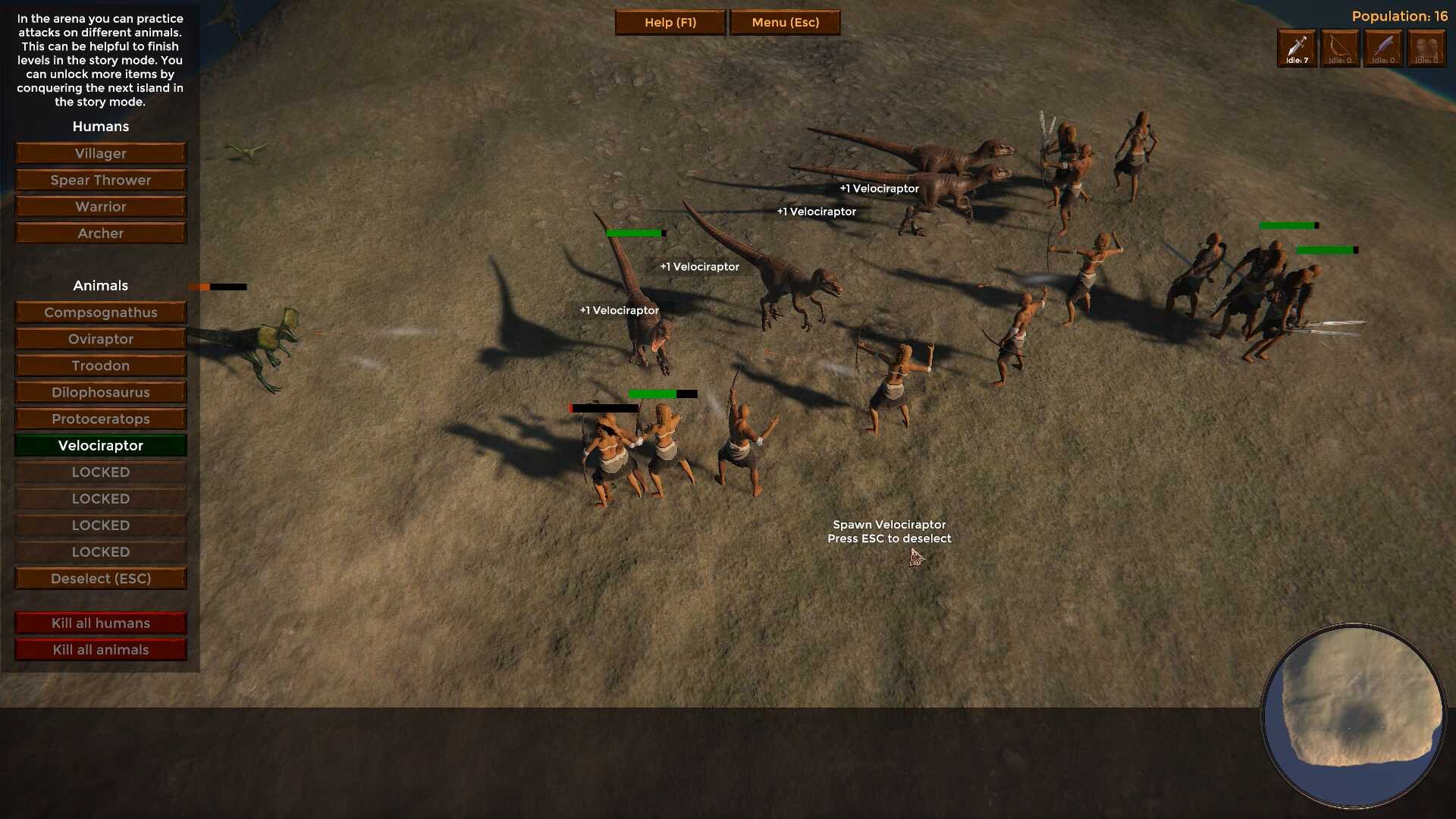Click the idle villagers faces icon

[x=1426, y=49]
